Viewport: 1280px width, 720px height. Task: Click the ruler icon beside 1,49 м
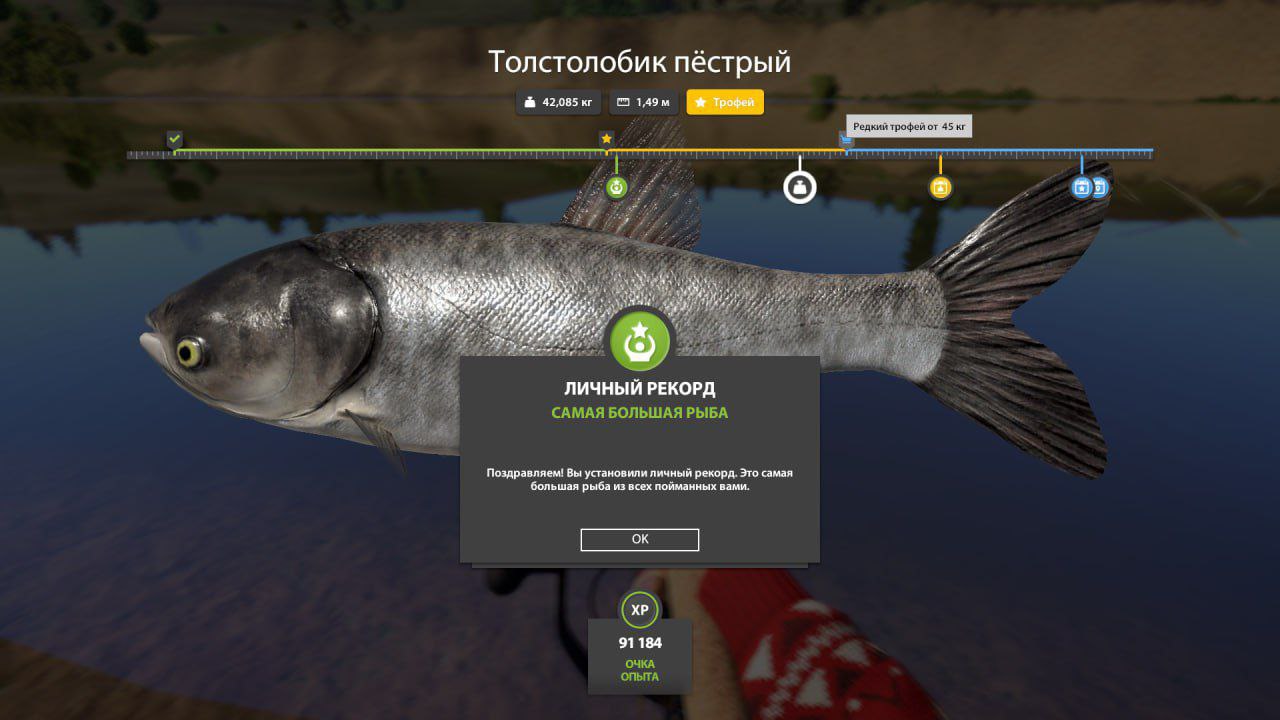point(622,102)
